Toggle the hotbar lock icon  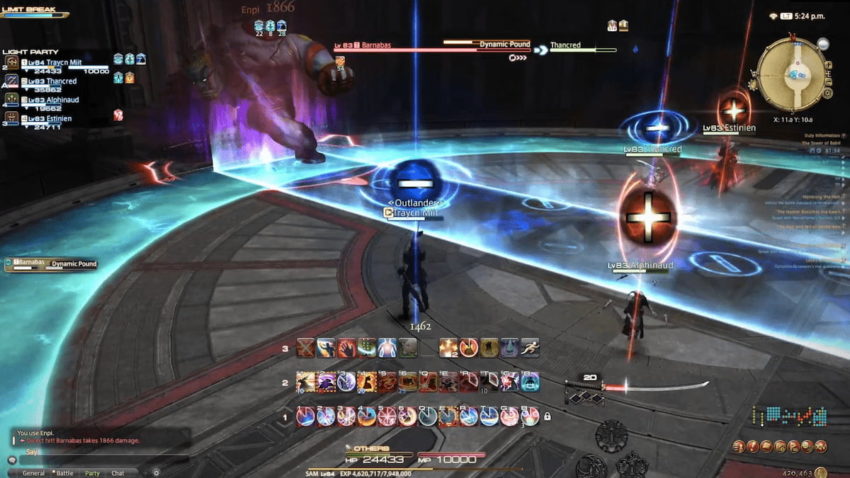(x=547, y=415)
